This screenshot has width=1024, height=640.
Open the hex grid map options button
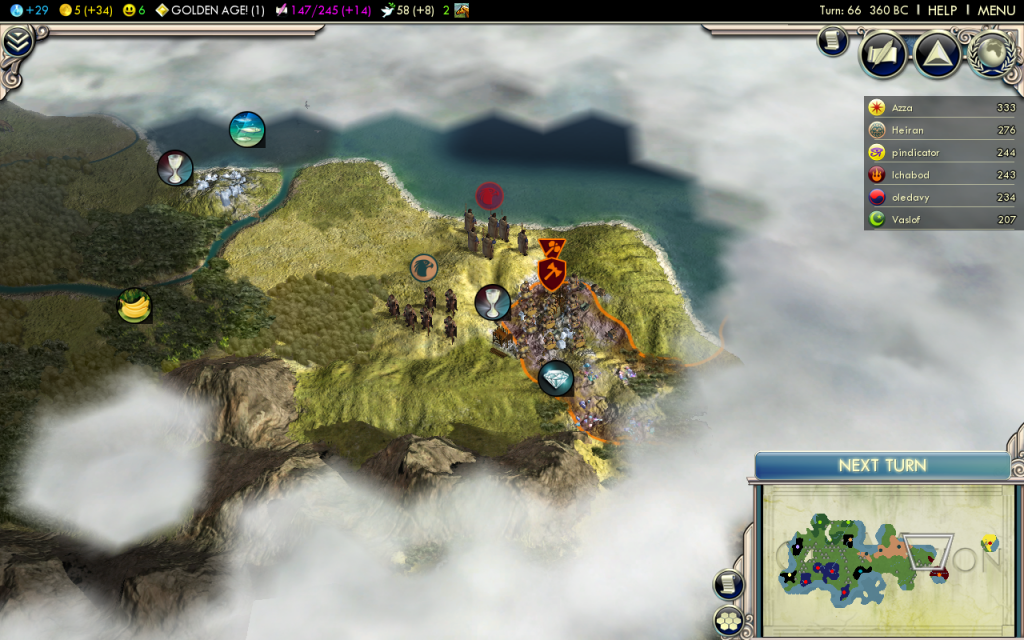[728, 620]
